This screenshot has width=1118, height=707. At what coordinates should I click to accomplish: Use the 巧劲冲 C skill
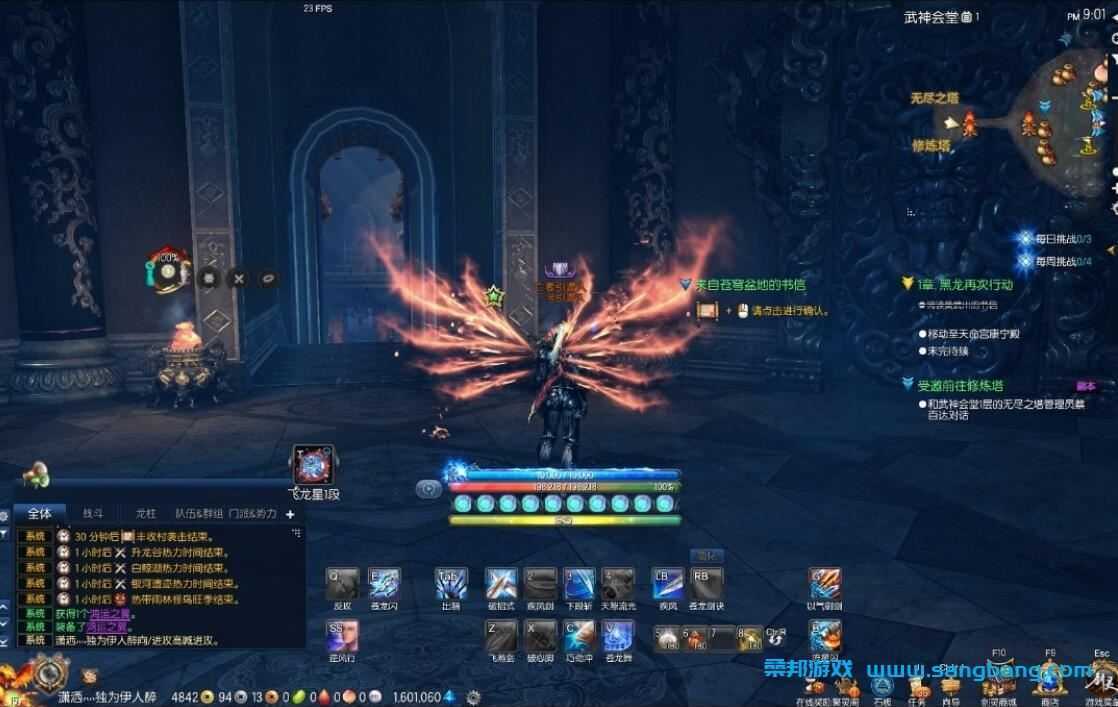click(x=579, y=635)
